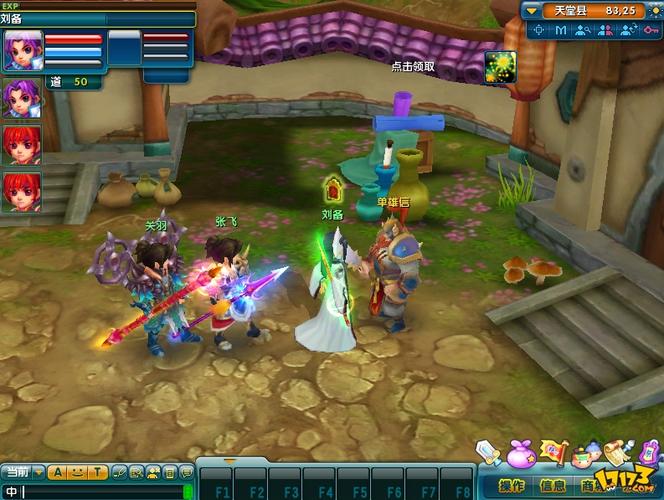Collapse the minimap with the yellow arrow
Image resolution: width=664 pixels, height=500 pixels.
click(x=532, y=10)
